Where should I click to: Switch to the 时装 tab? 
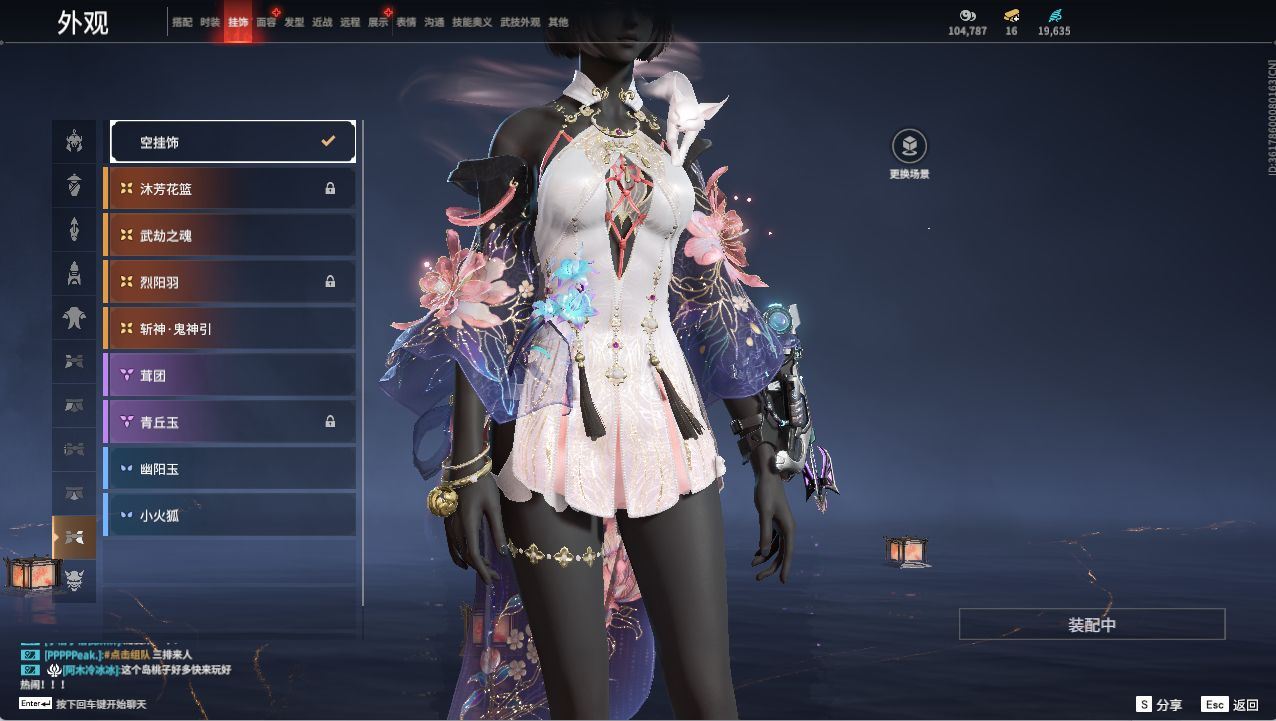210,22
